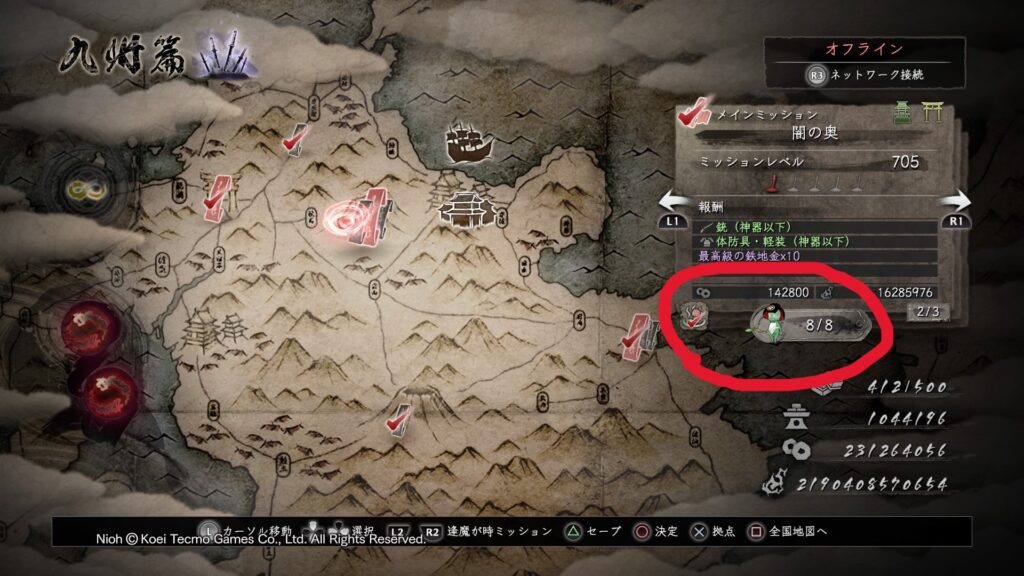This screenshot has width=1024, height=576.
Task: Click the right arrow on mission panel
Action: click(x=955, y=200)
